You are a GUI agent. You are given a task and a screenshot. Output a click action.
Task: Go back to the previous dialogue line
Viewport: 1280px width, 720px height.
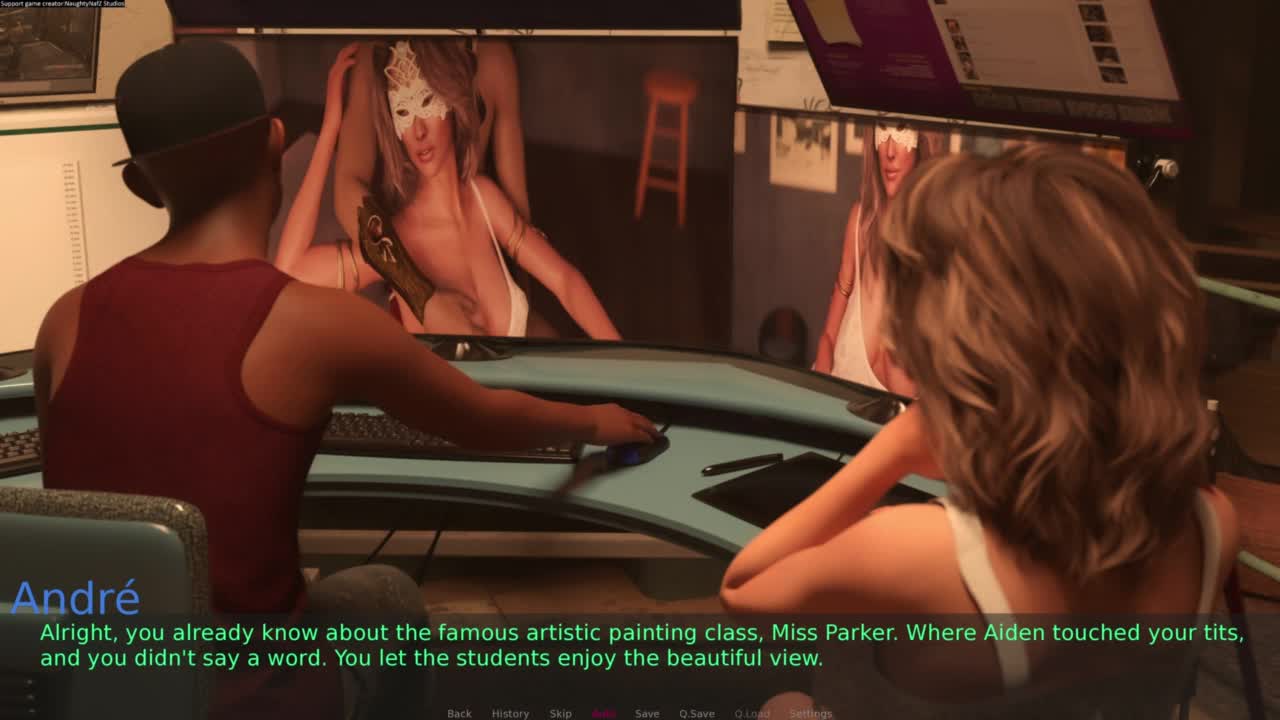pyautogui.click(x=459, y=713)
